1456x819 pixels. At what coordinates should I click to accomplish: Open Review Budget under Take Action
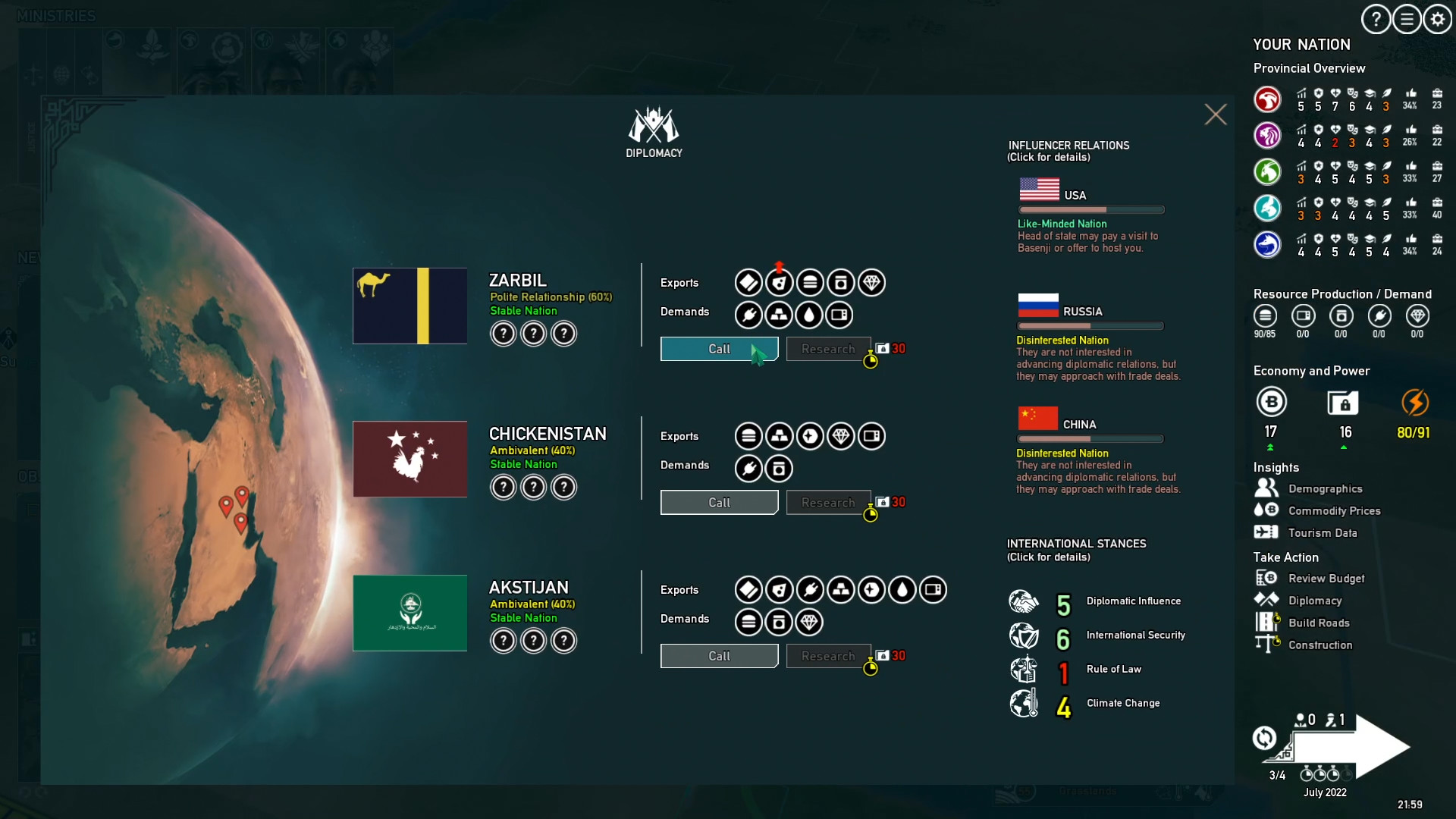[1328, 578]
